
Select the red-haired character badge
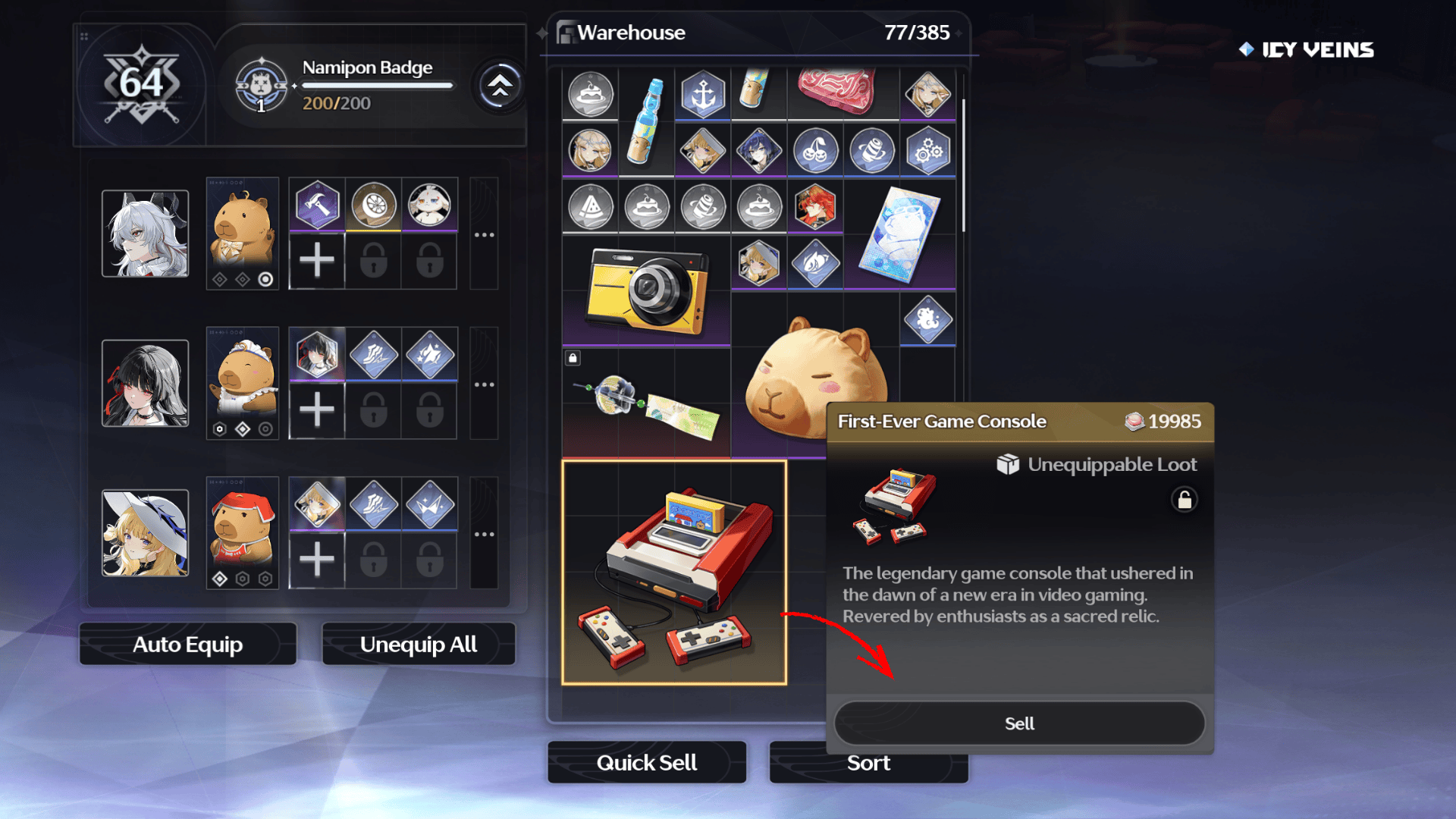(x=815, y=206)
